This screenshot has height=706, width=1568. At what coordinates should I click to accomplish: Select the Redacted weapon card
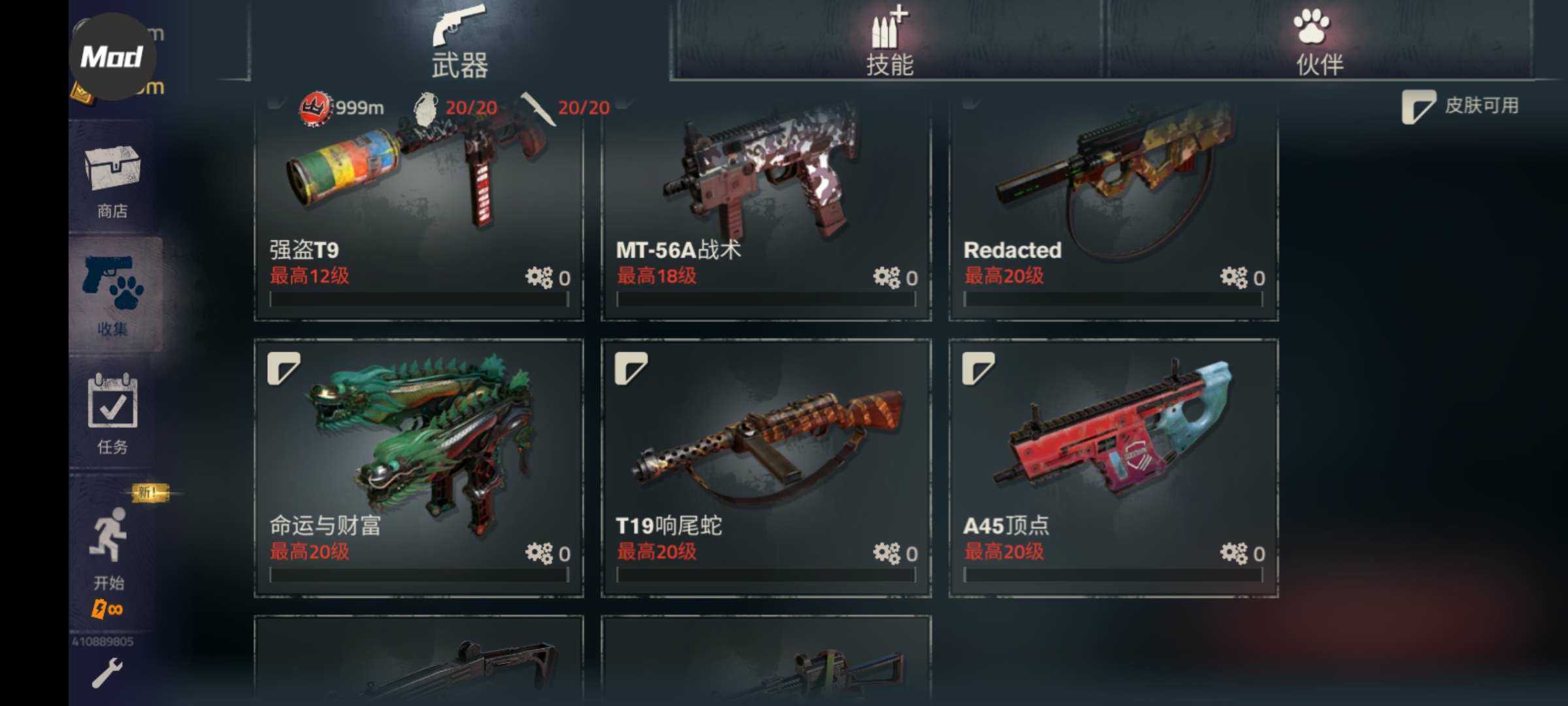tap(1113, 209)
